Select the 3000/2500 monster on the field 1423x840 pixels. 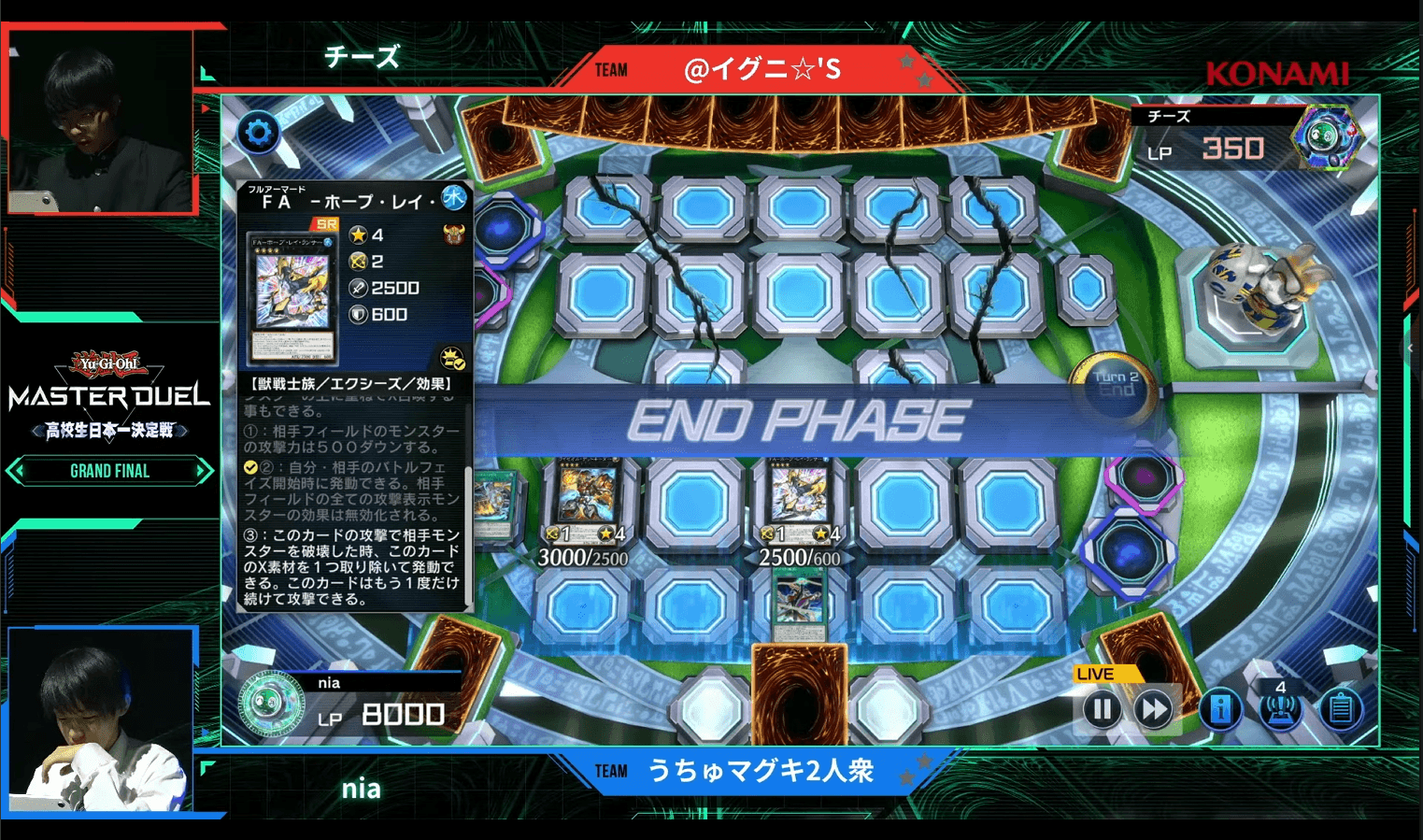[586, 496]
